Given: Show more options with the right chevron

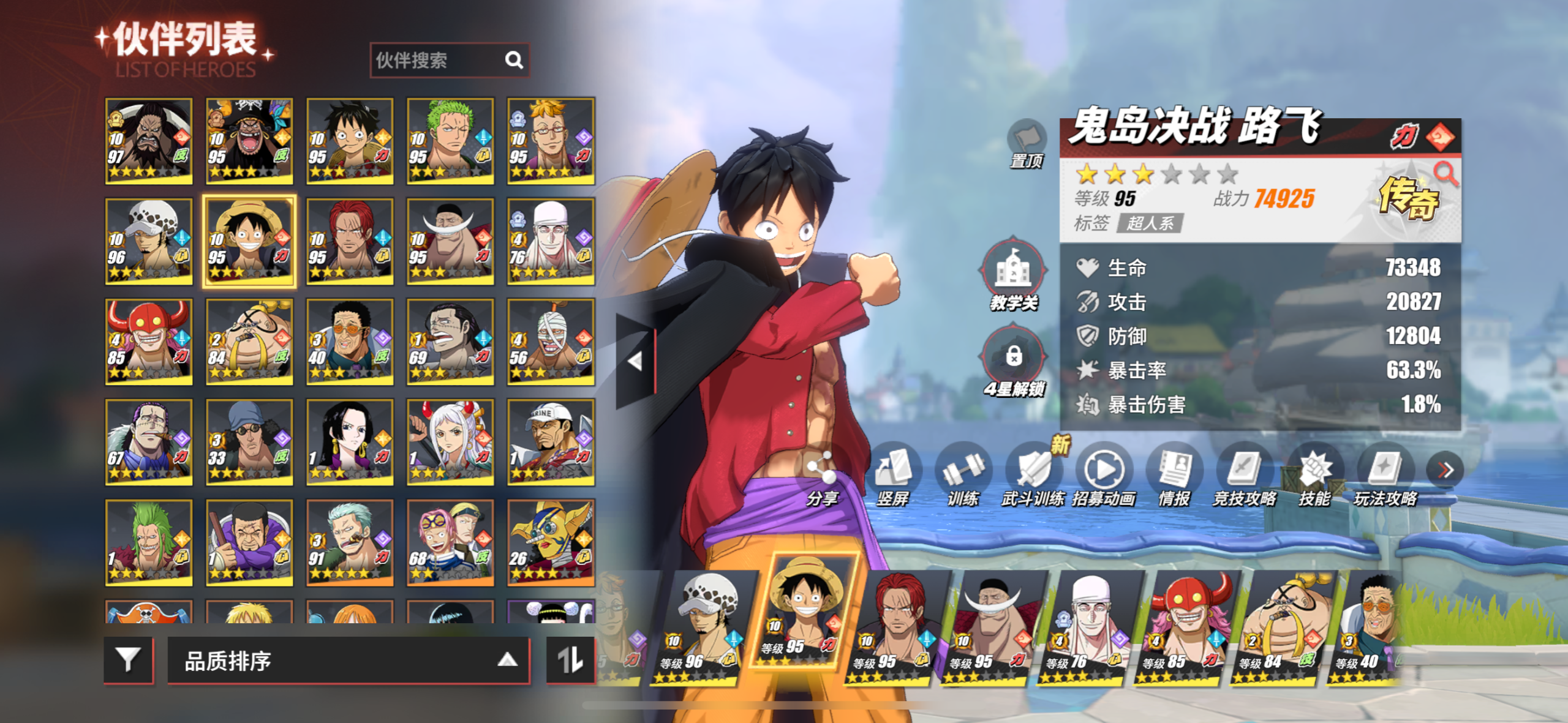Looking at the screenshot, I should [x=1445, y=470].
